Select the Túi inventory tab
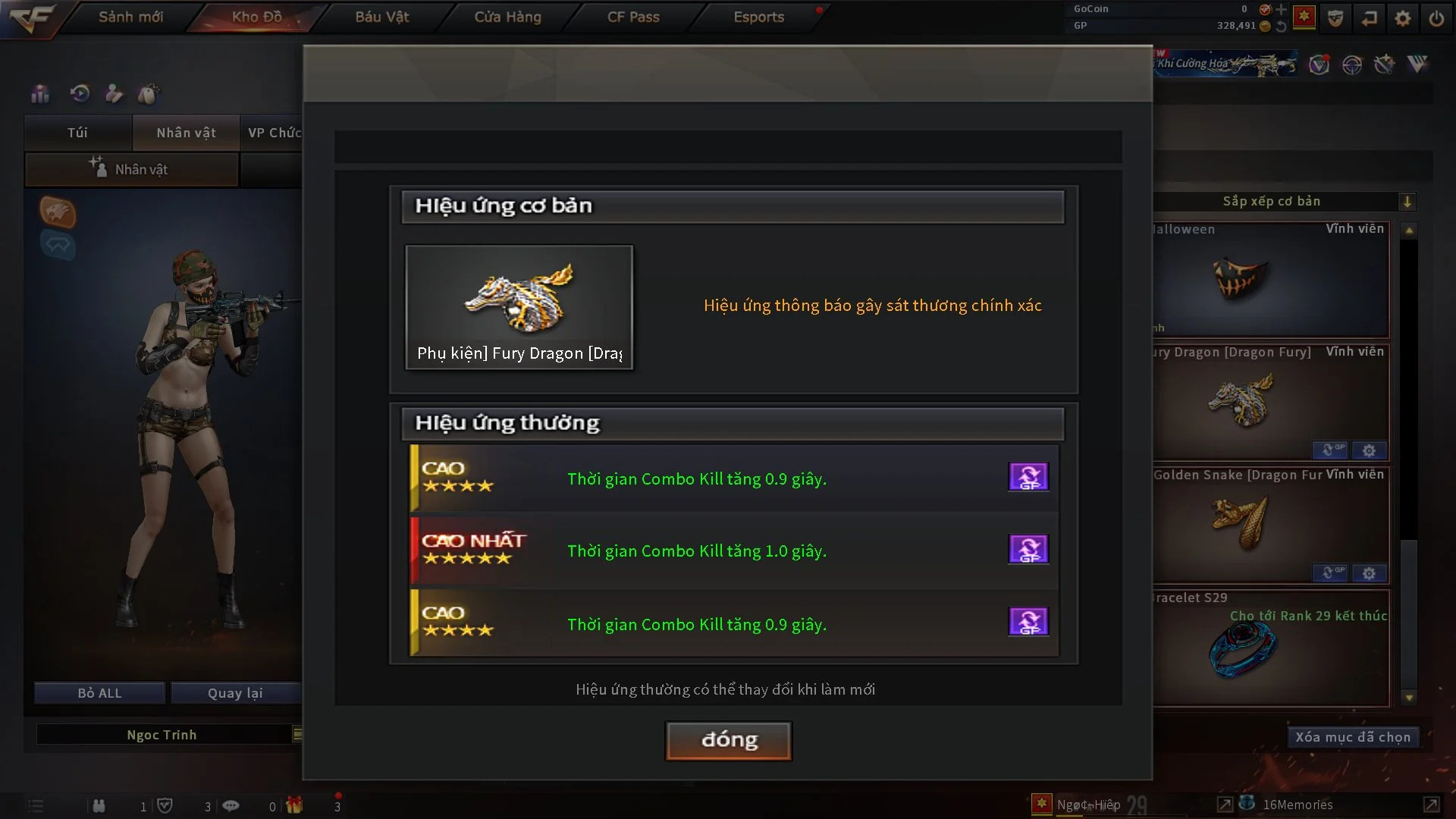Screen dimensions: 1456x819 (77, 133)
